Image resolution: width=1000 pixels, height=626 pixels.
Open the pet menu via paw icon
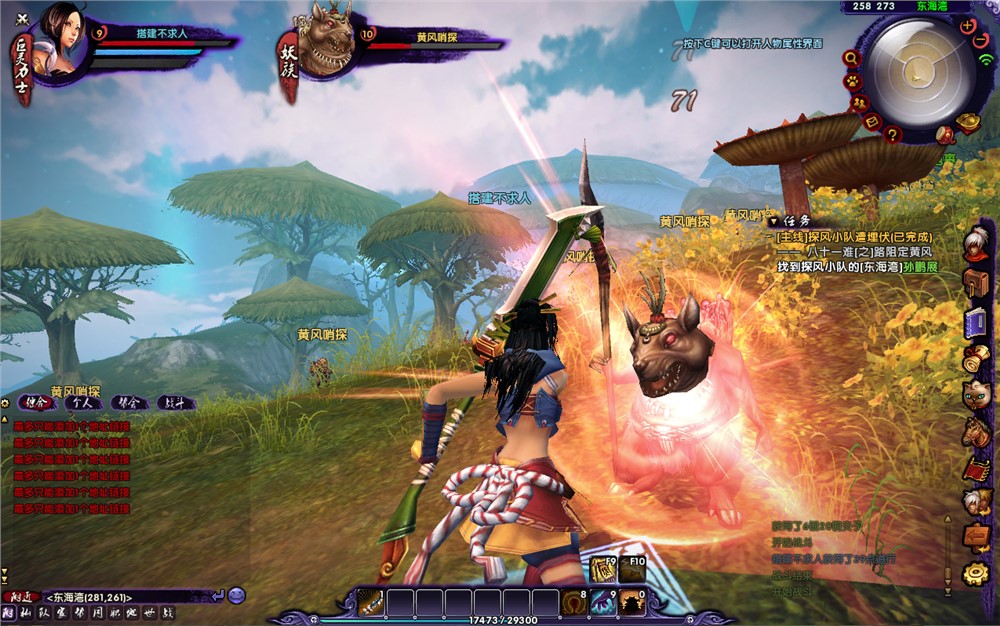852,81
